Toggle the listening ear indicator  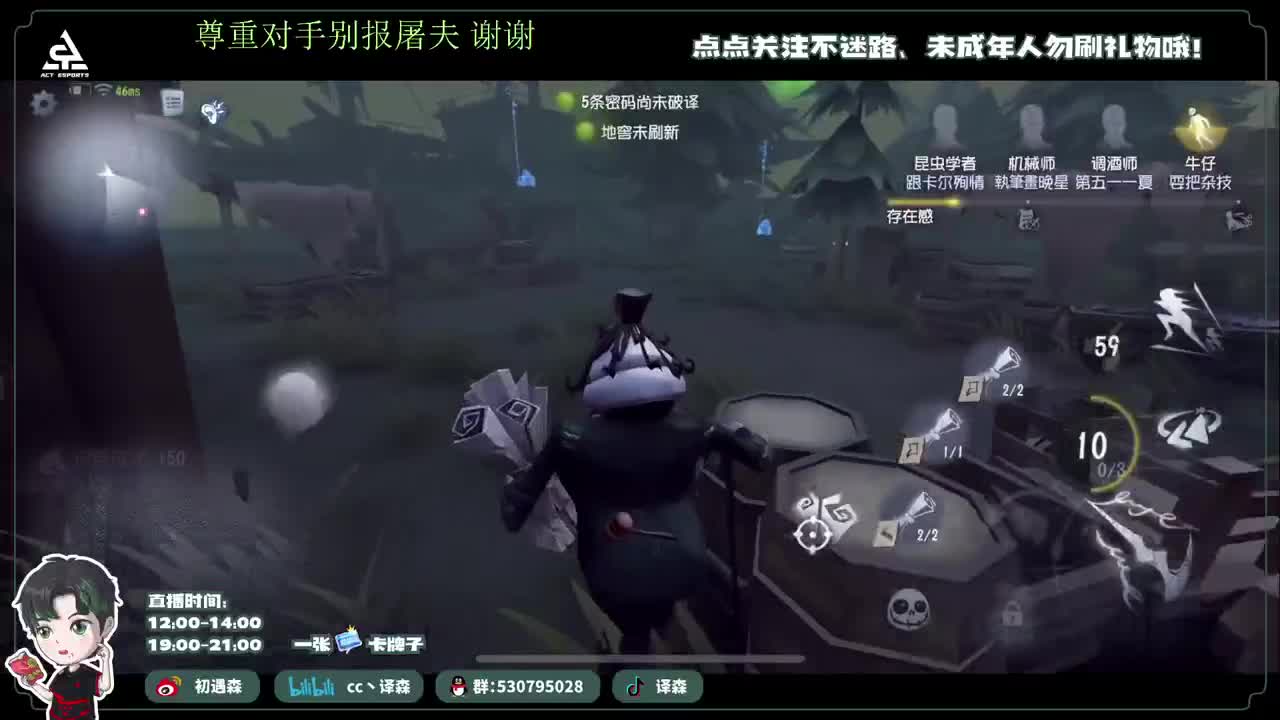[214, 110]
